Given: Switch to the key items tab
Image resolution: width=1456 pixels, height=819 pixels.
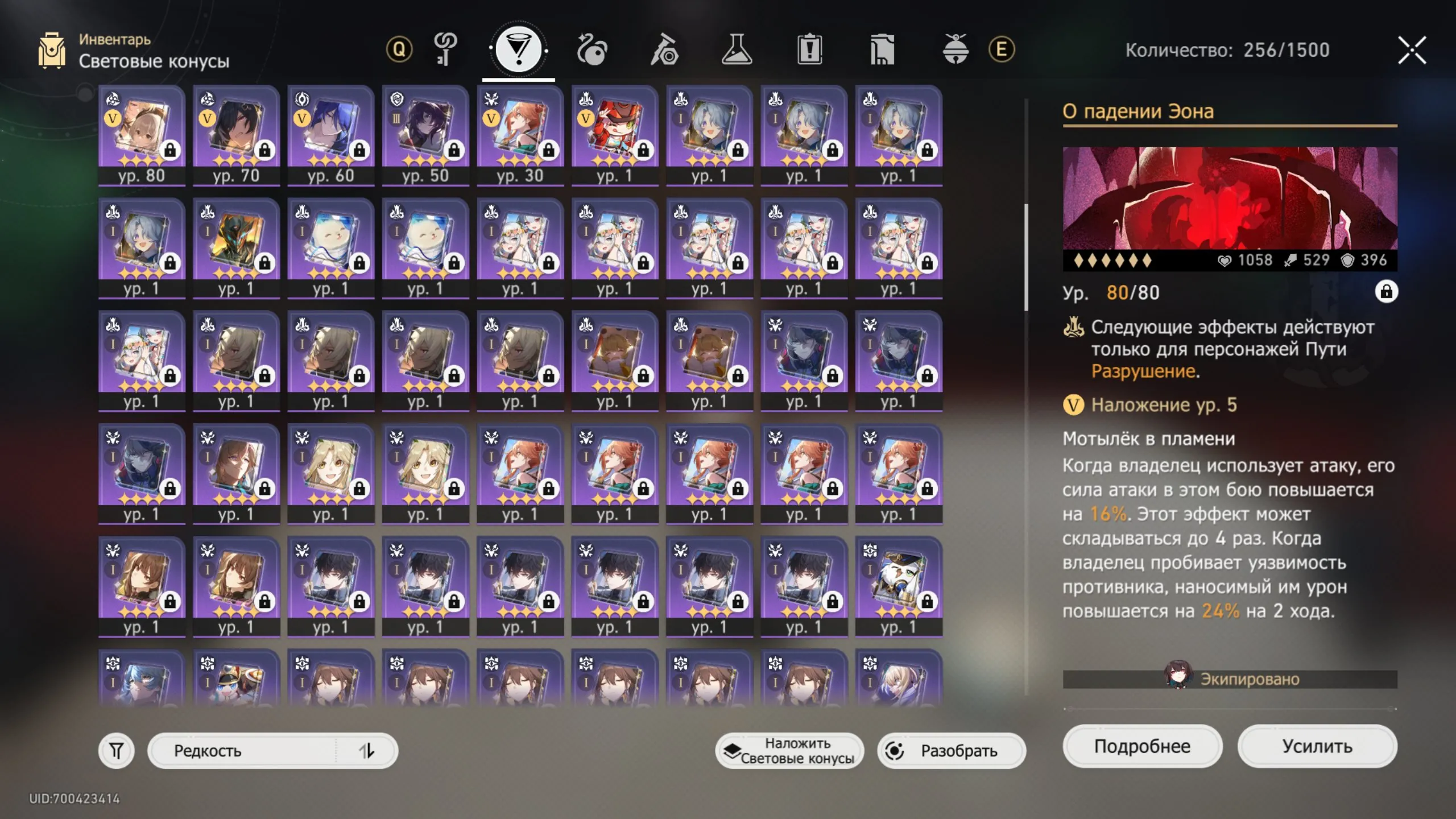Looking at the screenshot, I should [445, 50].
